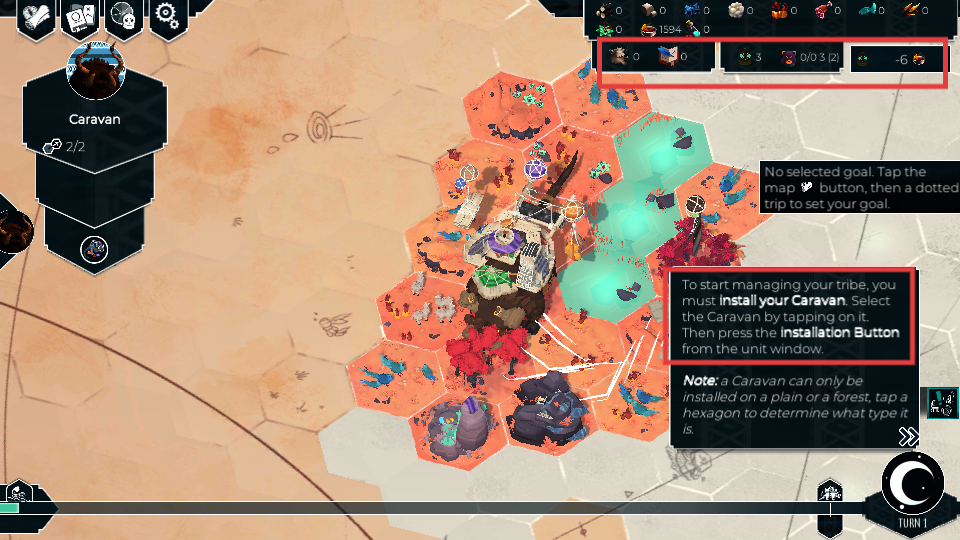Click the beast marker on turn timeline
The image size is (960, 540).
point(830,492)
